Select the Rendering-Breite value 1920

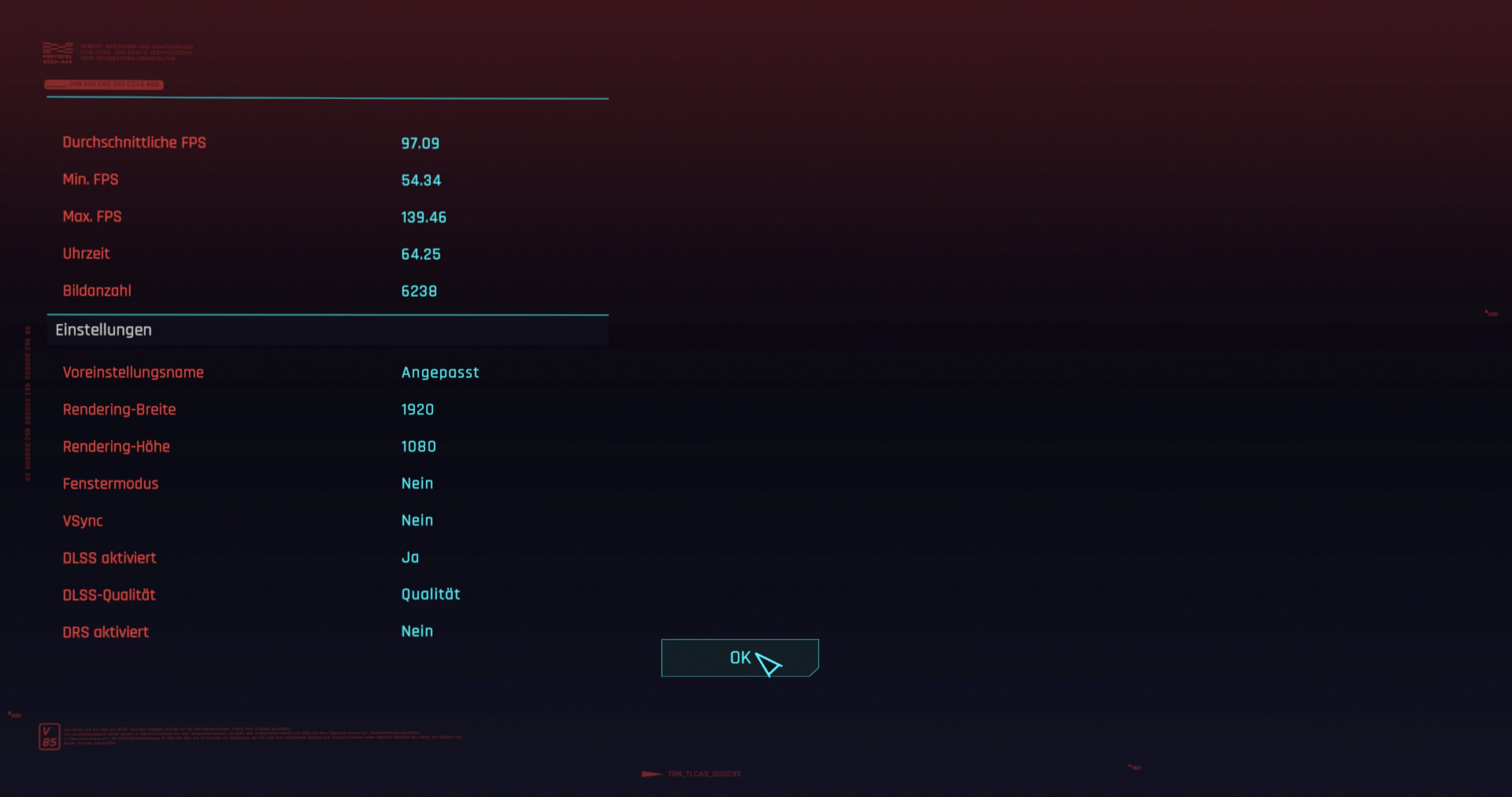tap(417, 409)
